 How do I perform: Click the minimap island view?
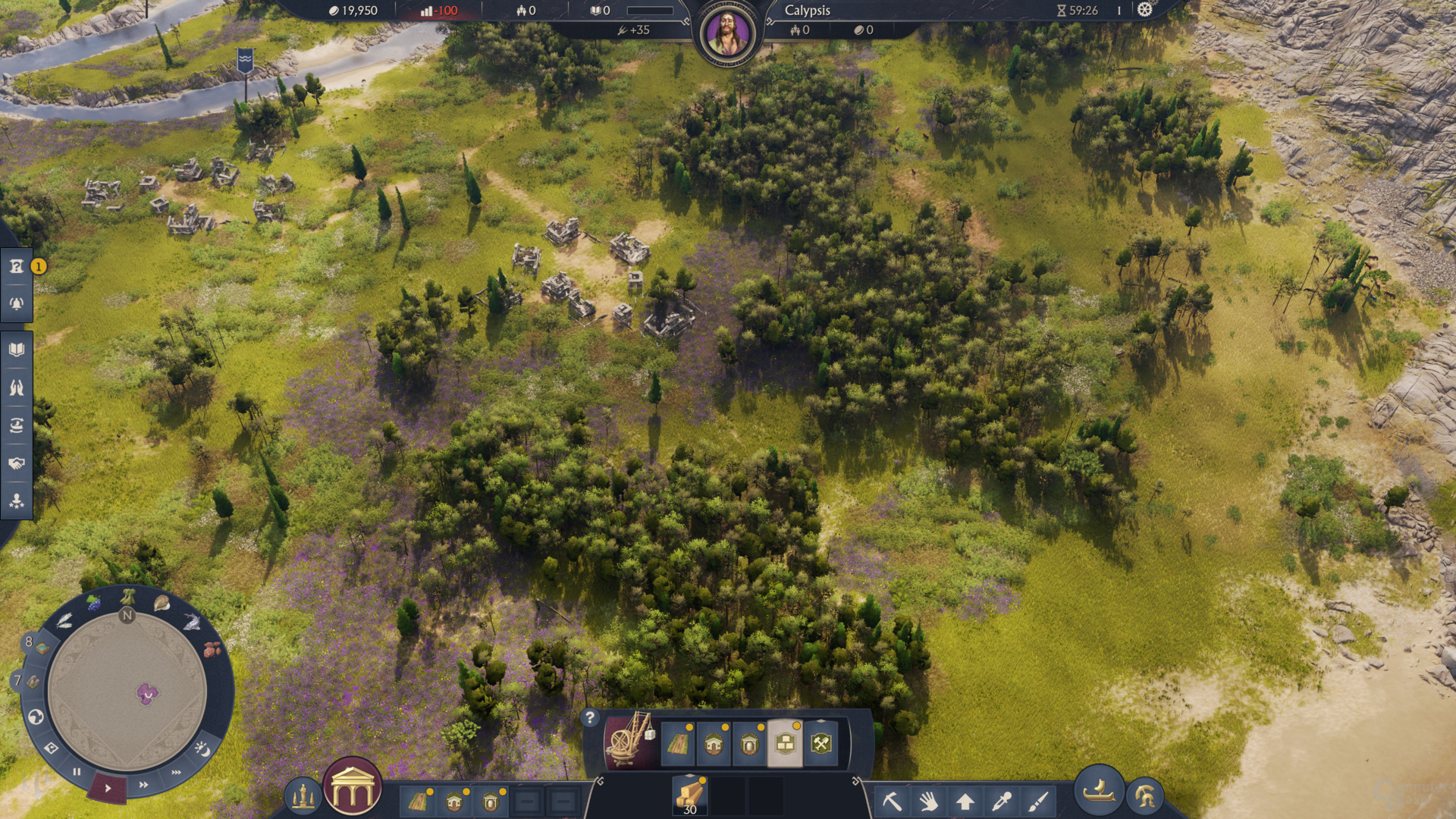[x=127, y=690]
